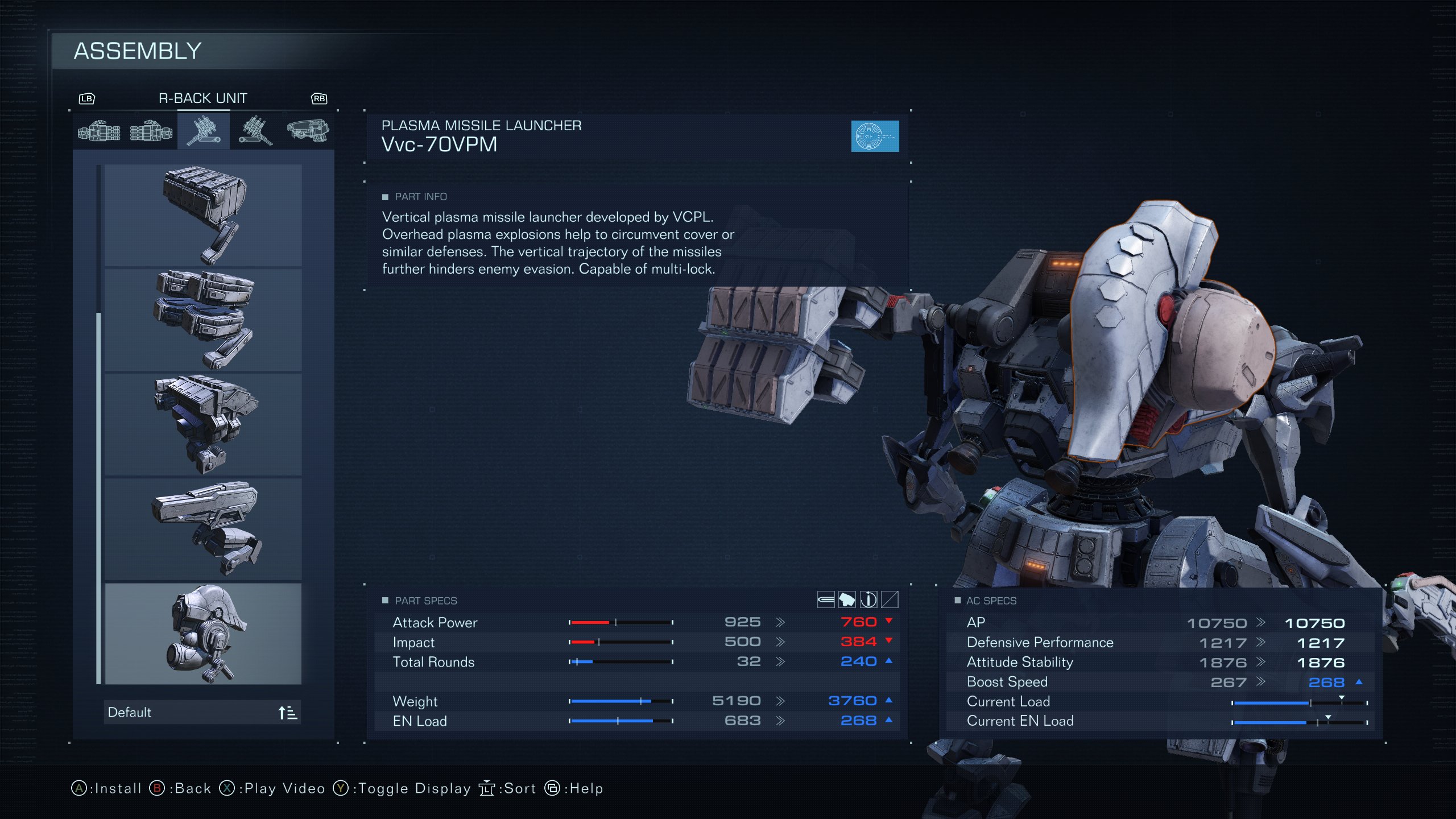Switch to the R-ARM unit tab
1456x819 pixels.
point(99,131)
